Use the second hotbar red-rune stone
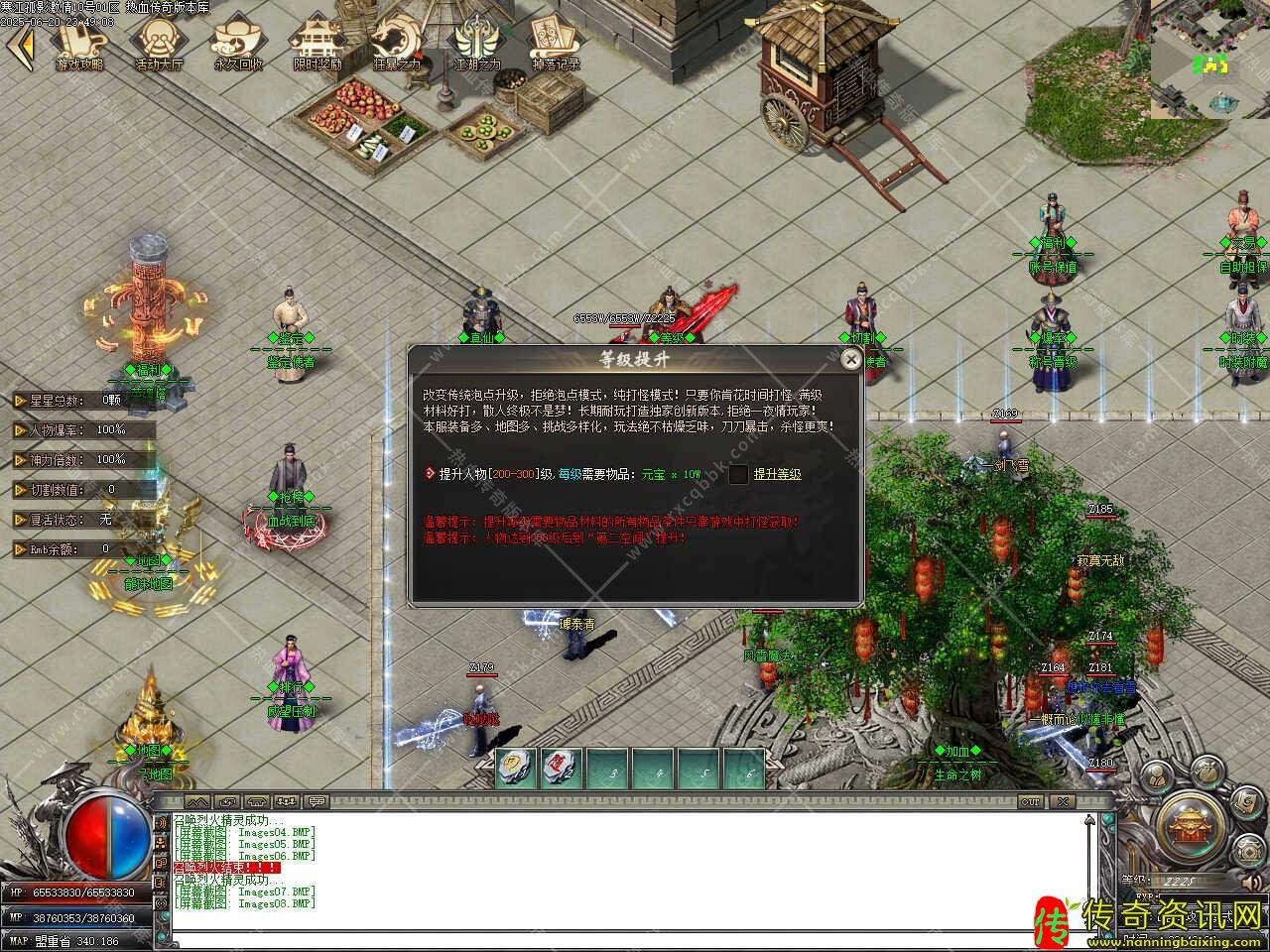Viewport: 1270px width, 952px height. [563, 769]
